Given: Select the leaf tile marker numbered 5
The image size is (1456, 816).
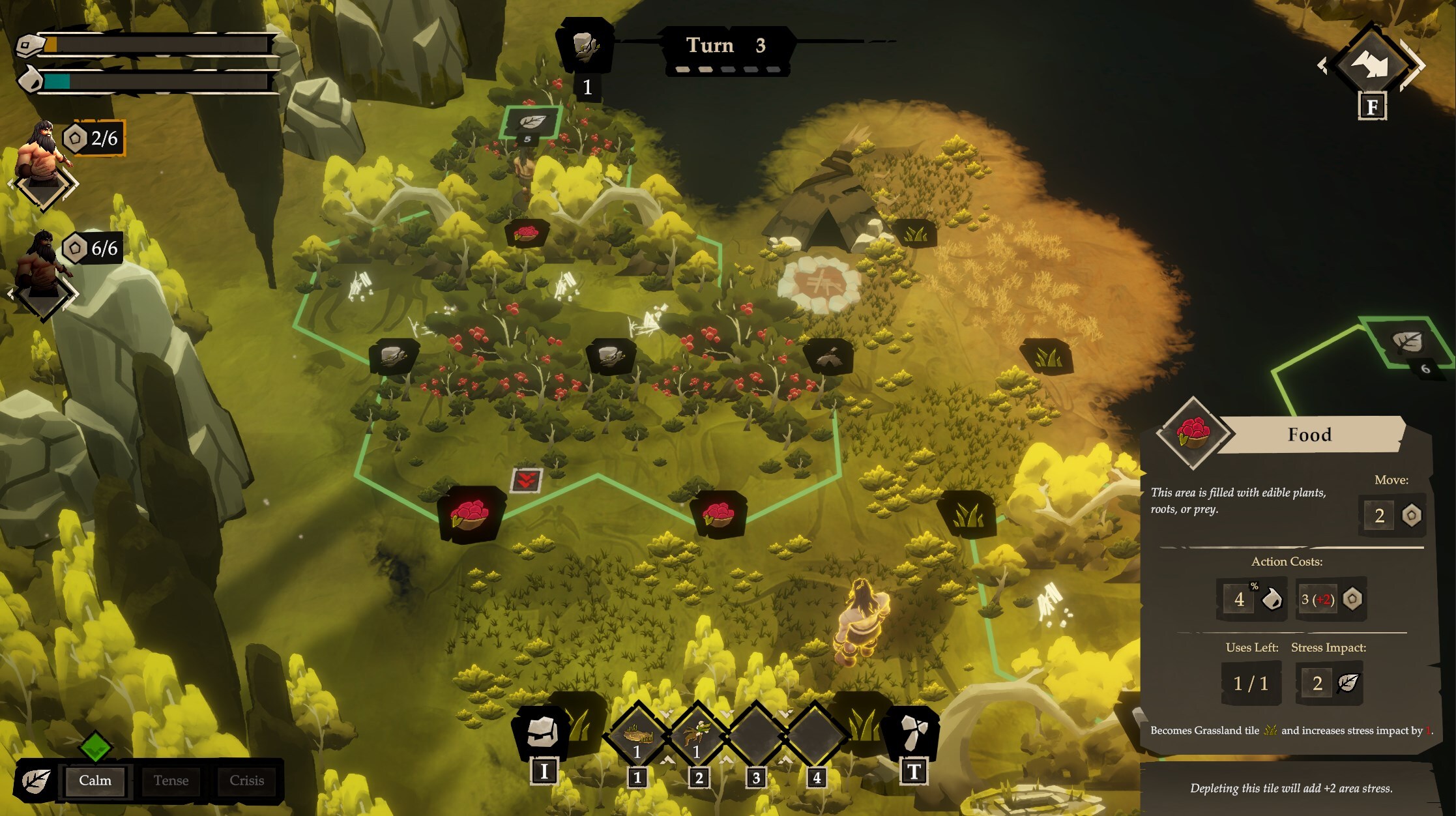Looking at the screenshot, I should [x=532, y=122].
